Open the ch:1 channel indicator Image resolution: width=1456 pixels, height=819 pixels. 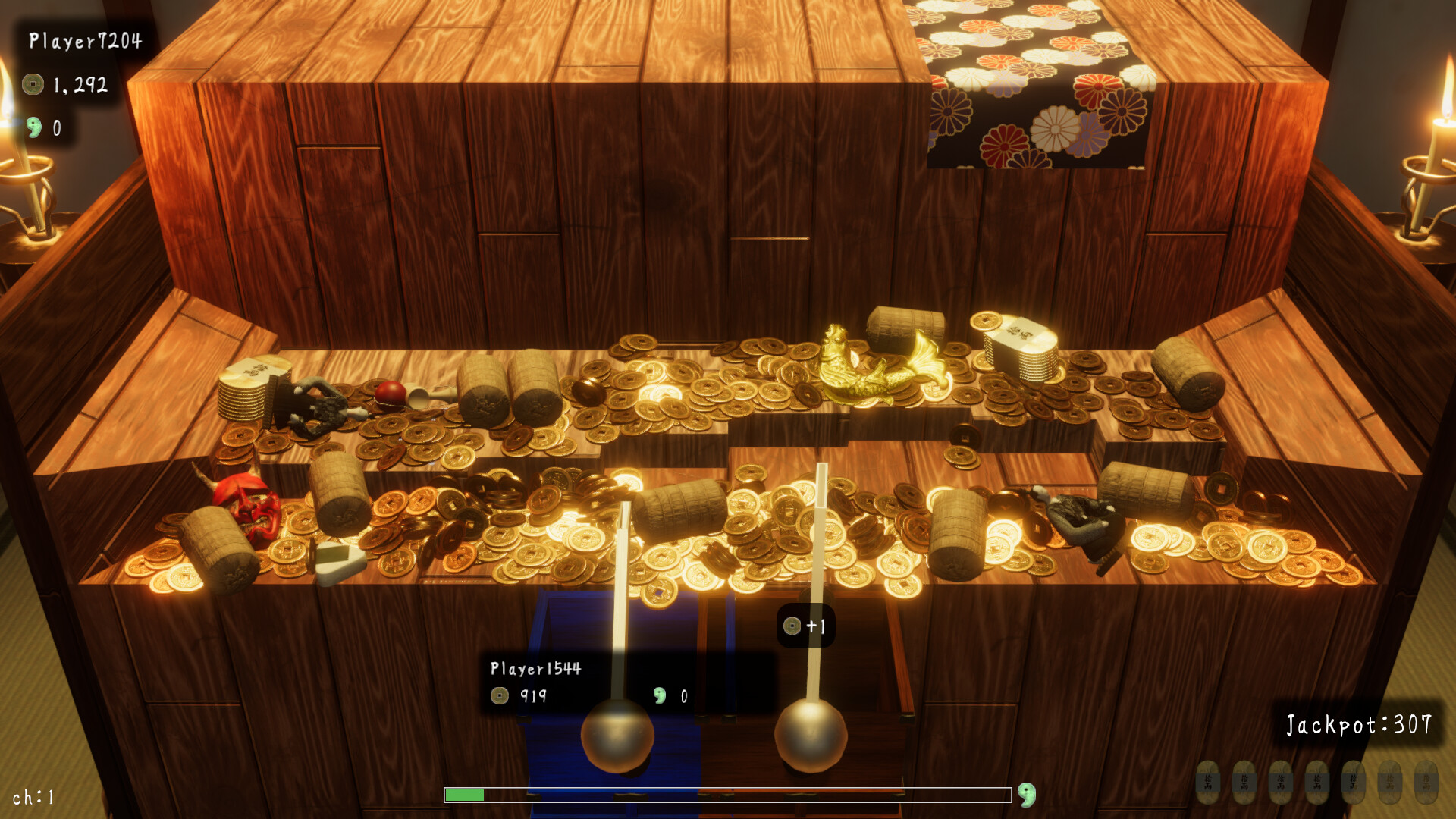pos(33,797)
